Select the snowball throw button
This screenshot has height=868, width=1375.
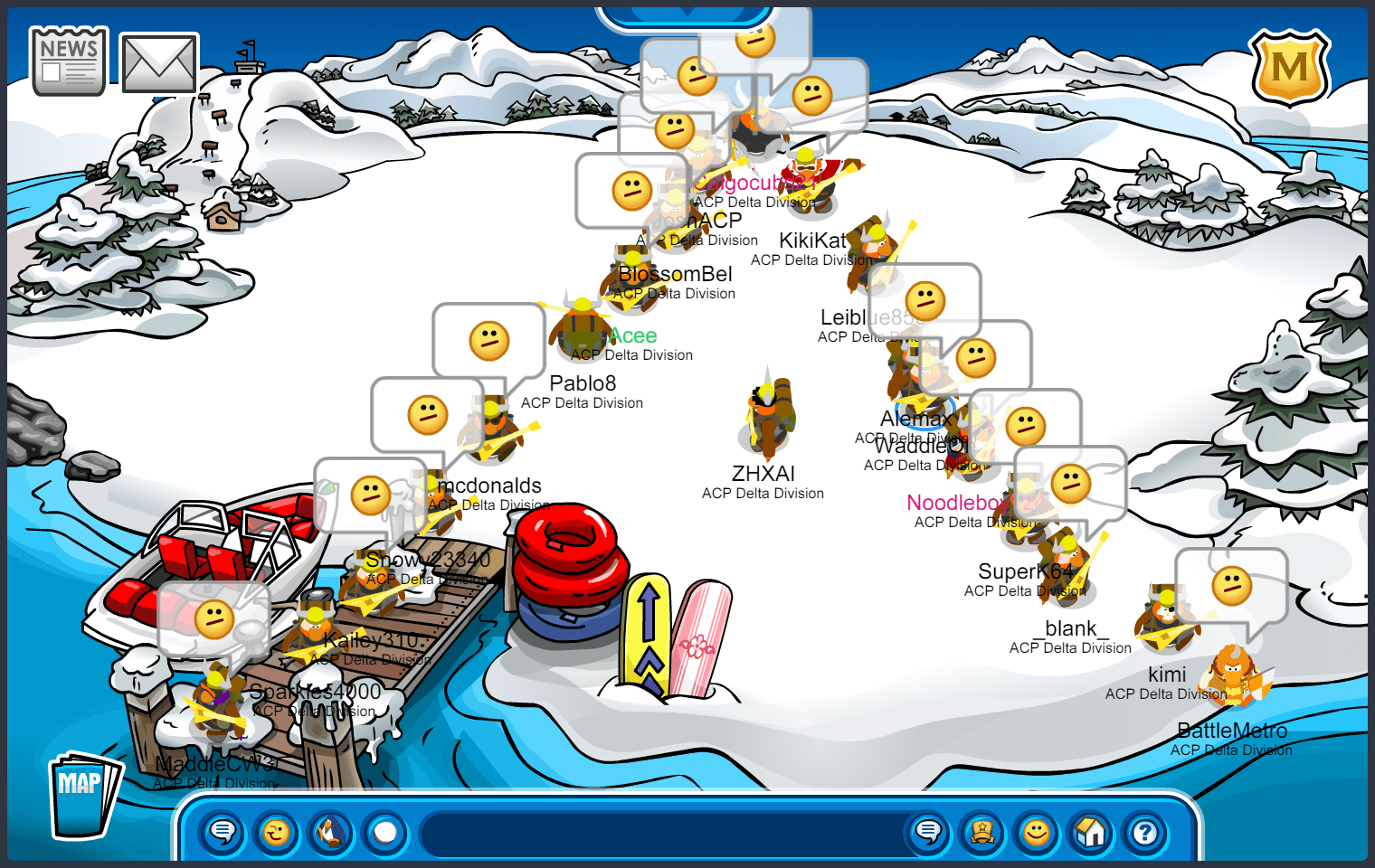coord(385,832)
